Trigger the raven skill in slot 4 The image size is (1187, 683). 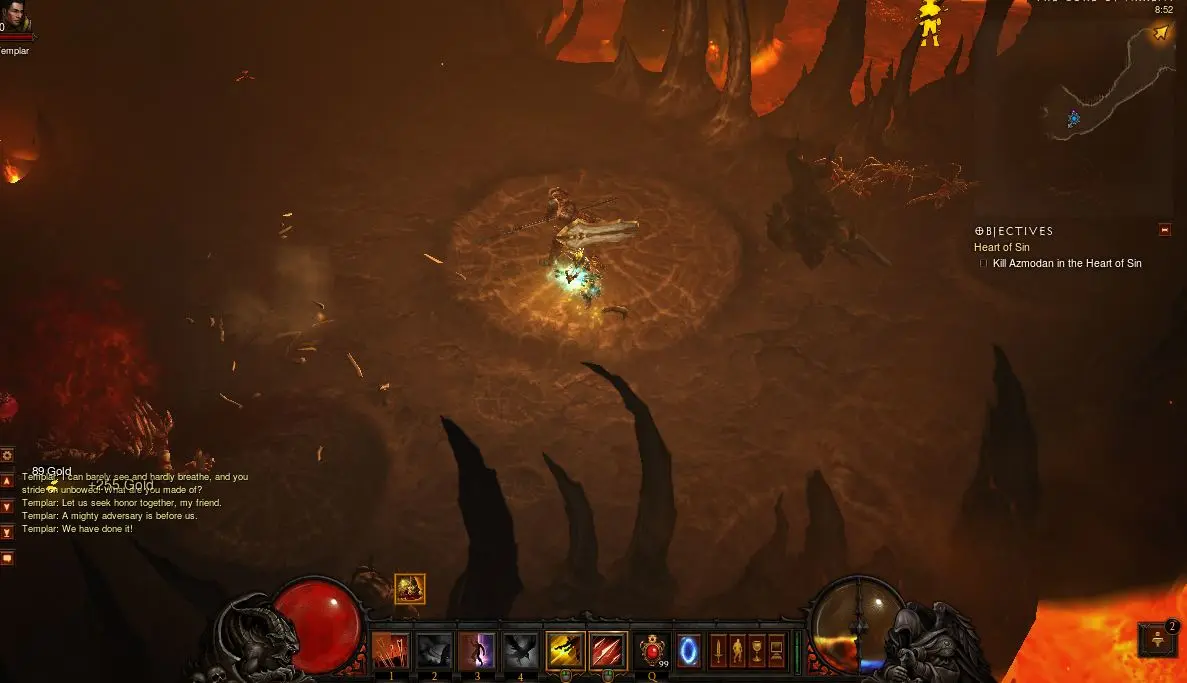(520, 651)
